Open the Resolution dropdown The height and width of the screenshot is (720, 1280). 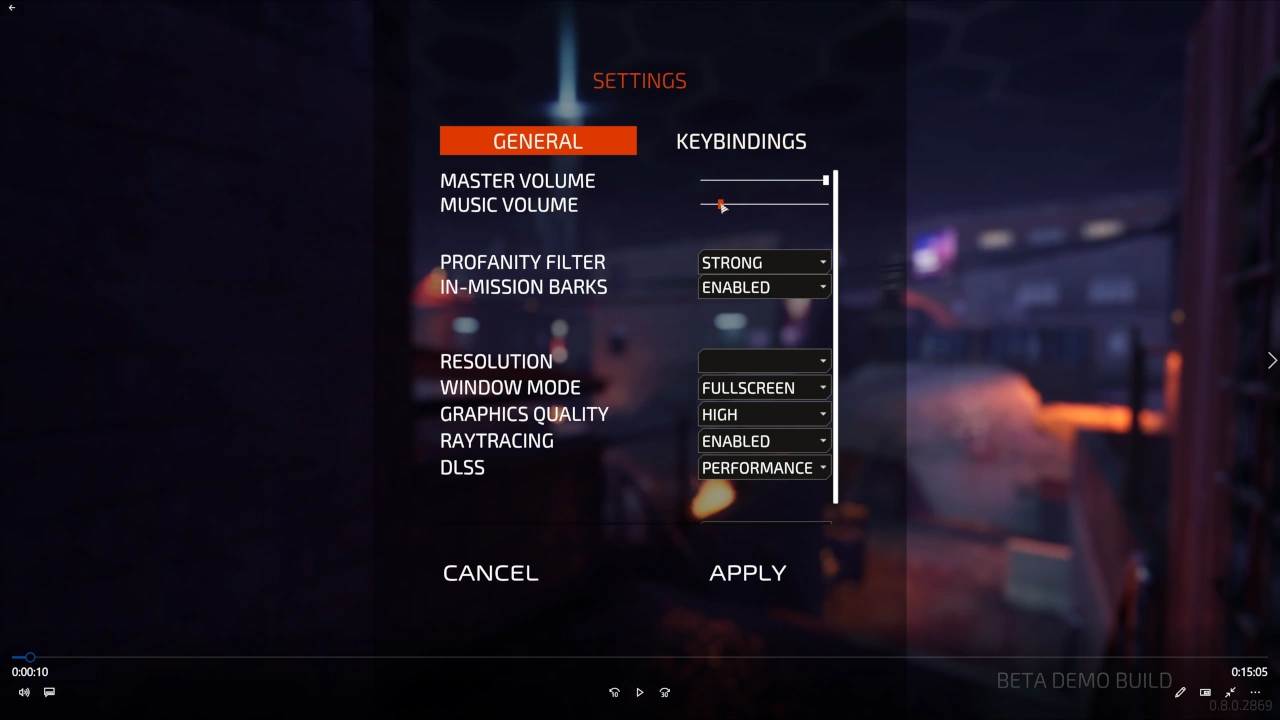click(763, 361)
